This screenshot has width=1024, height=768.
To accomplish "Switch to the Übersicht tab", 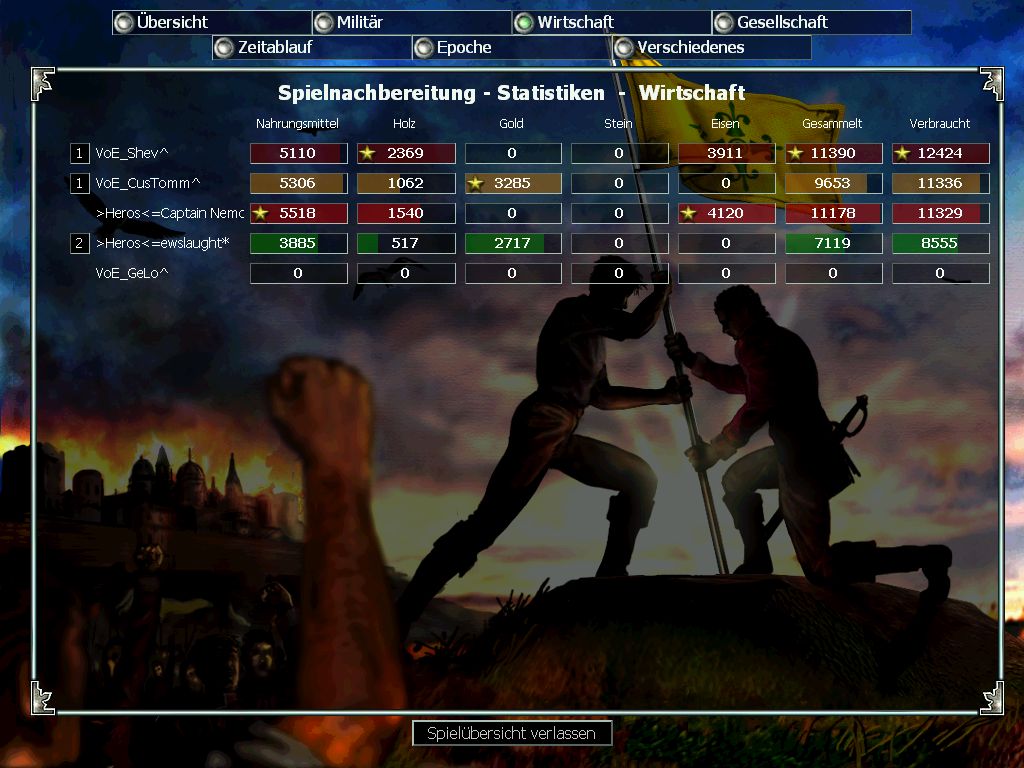I will [x=211, y=22].
